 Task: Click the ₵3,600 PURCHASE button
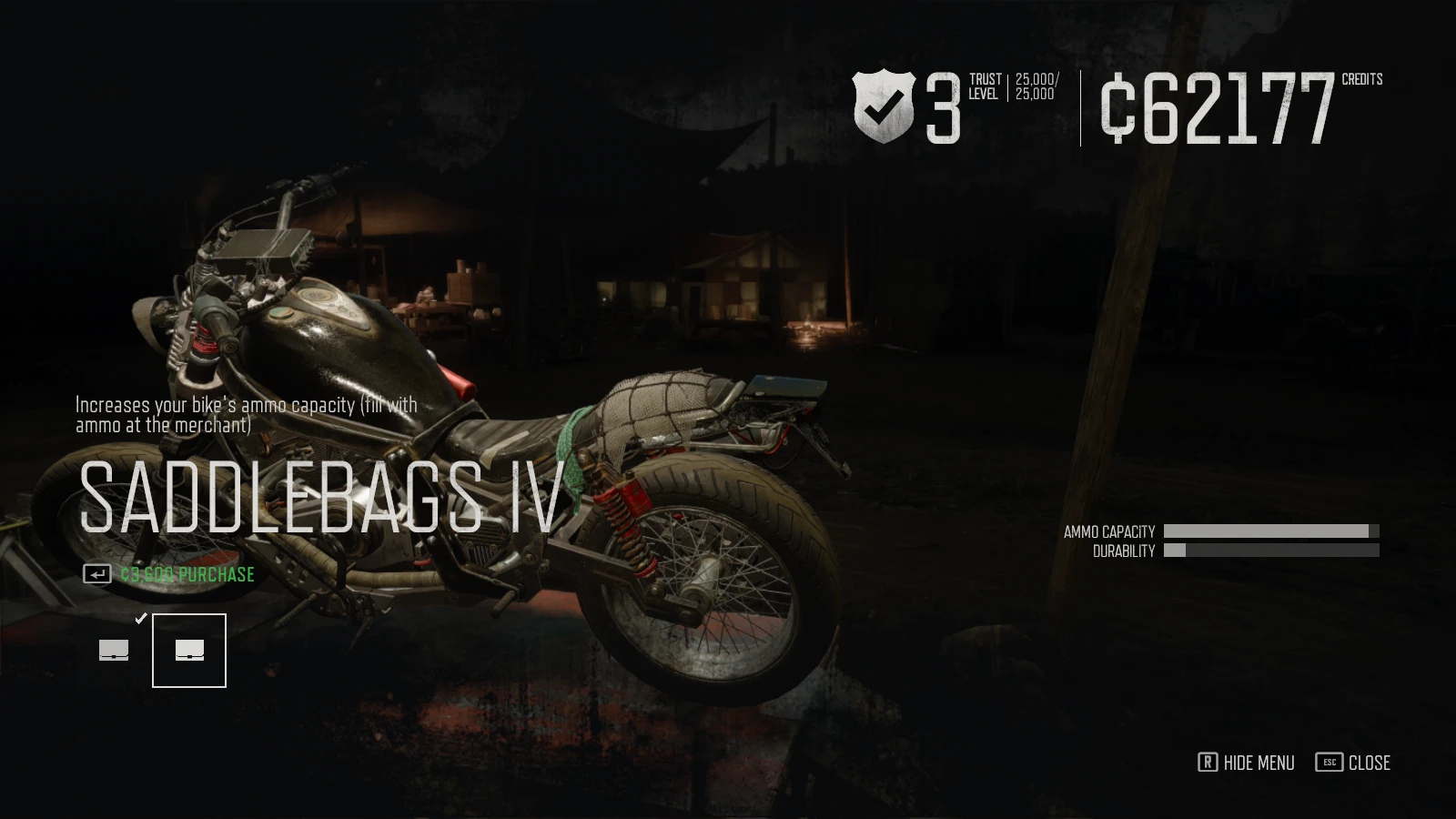pyautogui.click(x=186, y=574)
